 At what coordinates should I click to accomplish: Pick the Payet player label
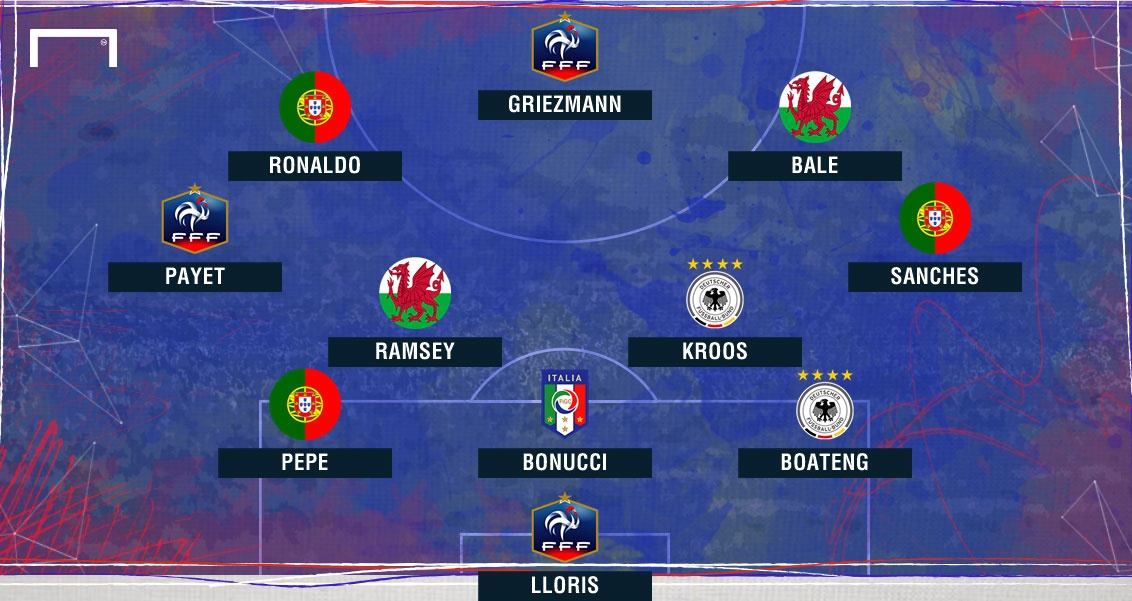click(x=195, y=277)
